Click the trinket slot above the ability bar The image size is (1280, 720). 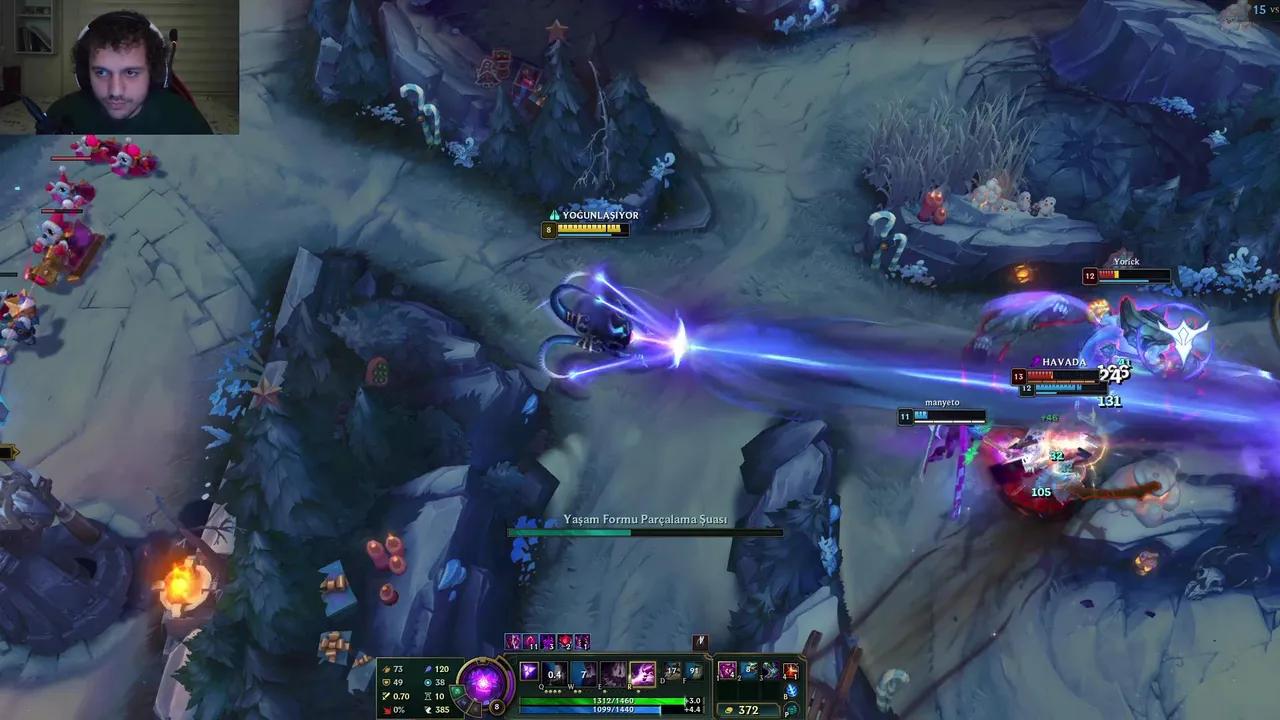click(701, 643)
